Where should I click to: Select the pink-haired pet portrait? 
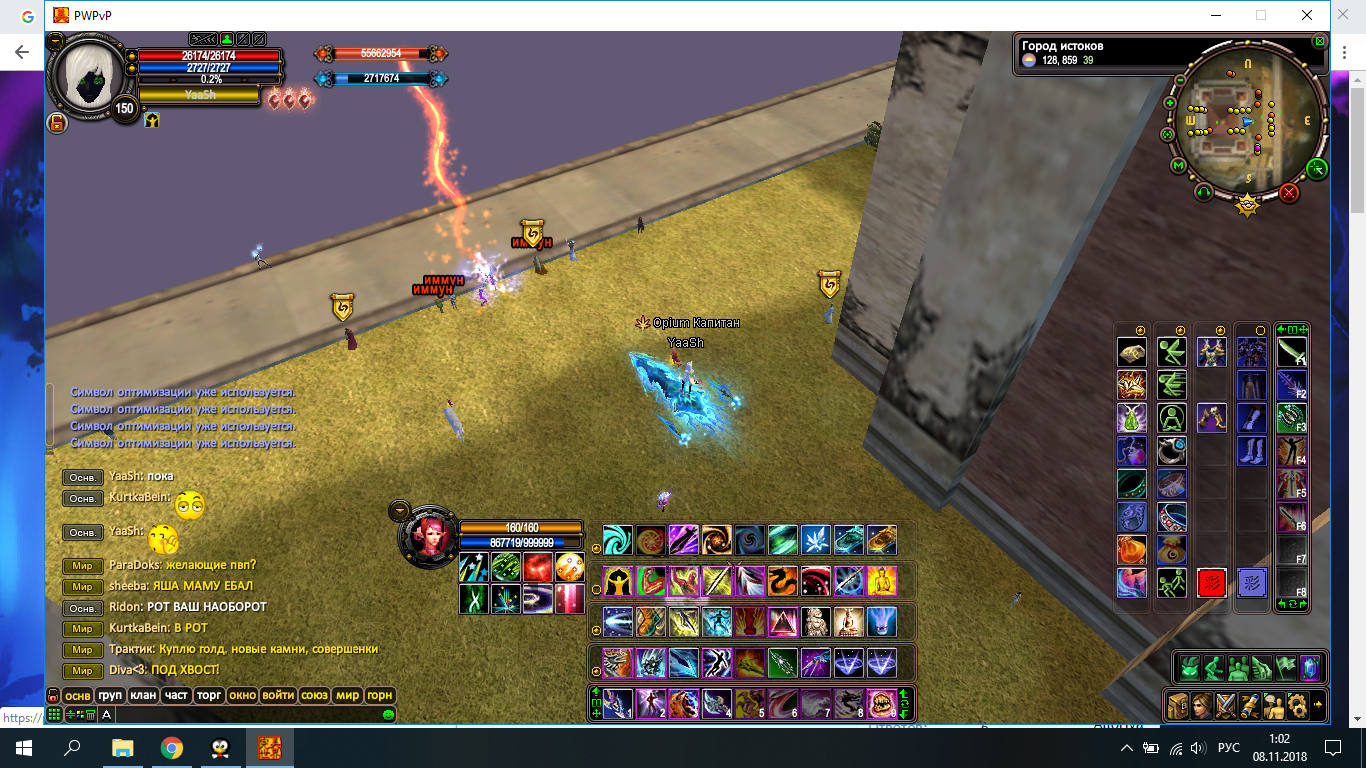pos(428,536)
